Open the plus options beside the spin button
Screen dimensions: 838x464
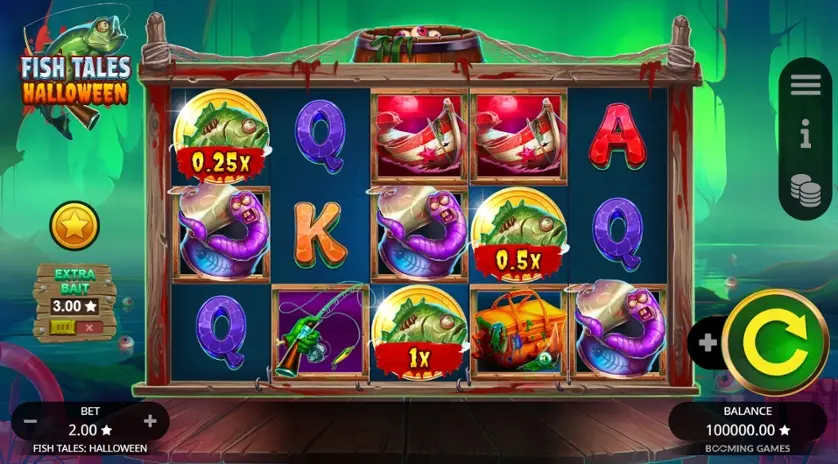click(708, 343)
